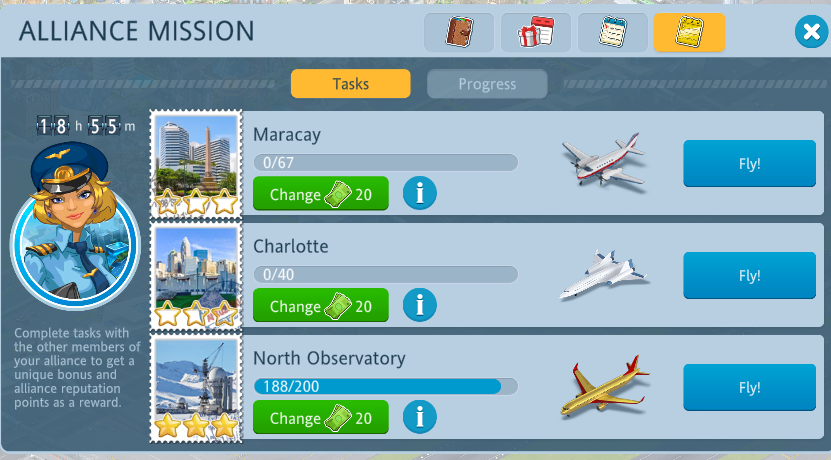Click the Maracay stamp thumbnail
Screen dimensions: 831x460
(196, 164)
